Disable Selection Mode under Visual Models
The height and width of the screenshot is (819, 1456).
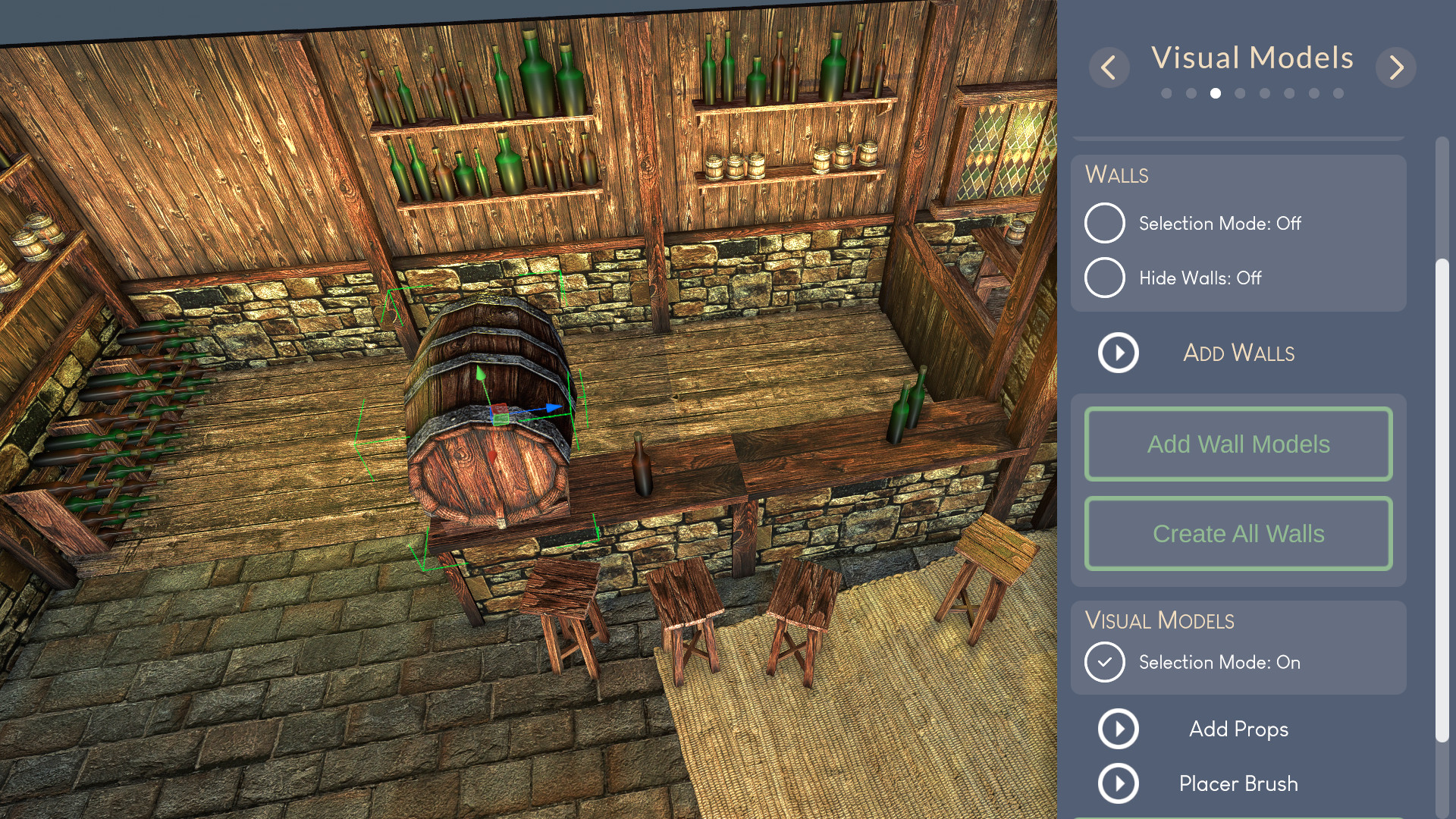(1105, 662)
